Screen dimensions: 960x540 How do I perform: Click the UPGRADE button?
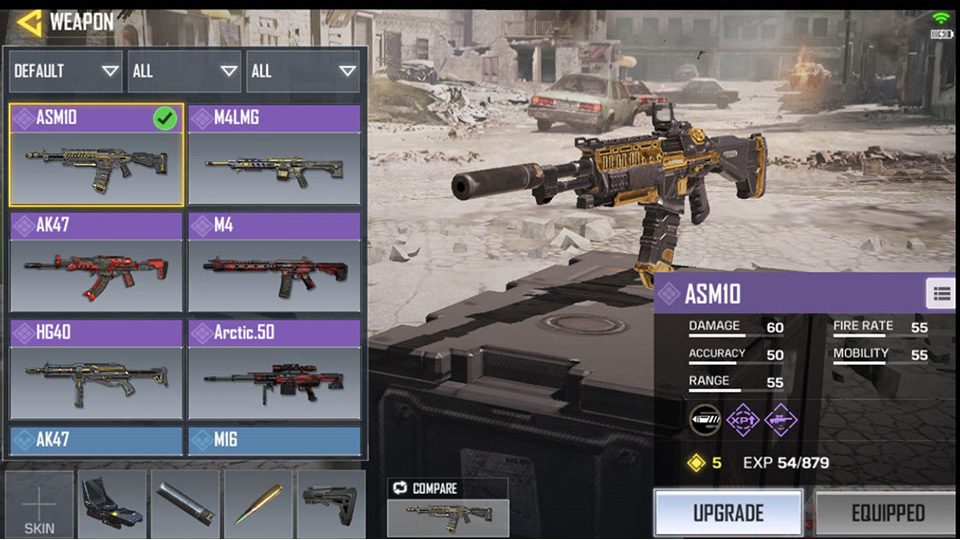(x=728, y=513)
